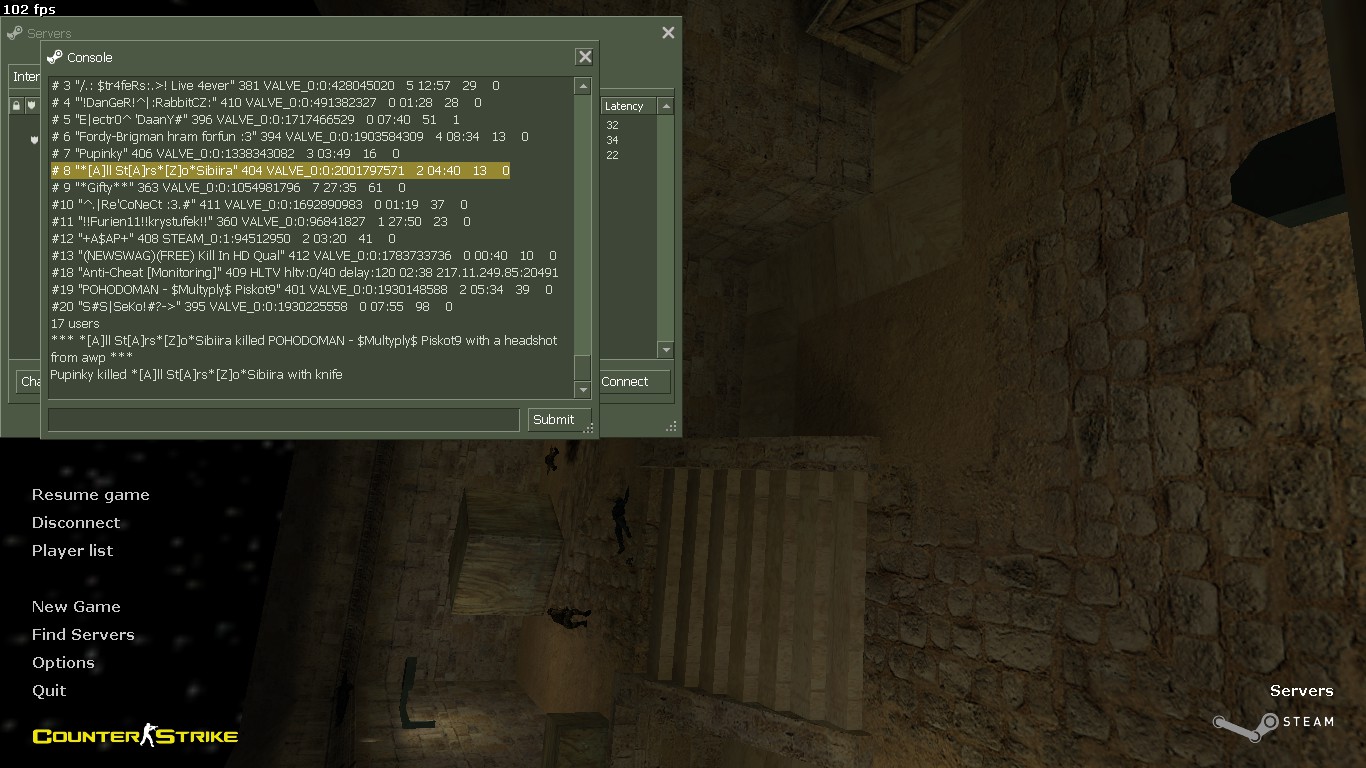Sort servers by Latency column
Viewport: 1366px width, 768px height.
click(x=625, y=106)
